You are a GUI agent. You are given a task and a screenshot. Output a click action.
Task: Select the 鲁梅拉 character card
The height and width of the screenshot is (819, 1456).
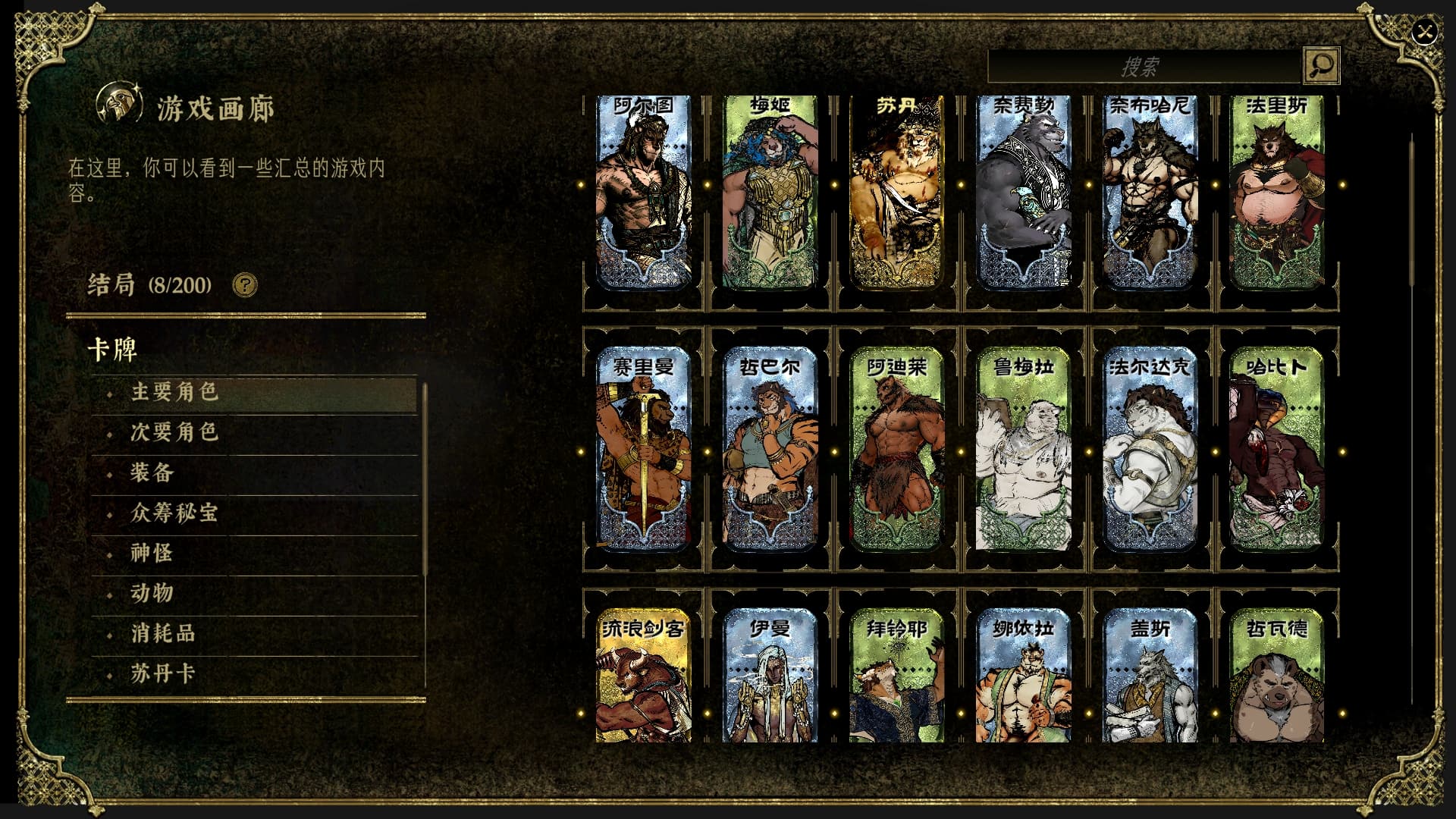click(1023, 447)
